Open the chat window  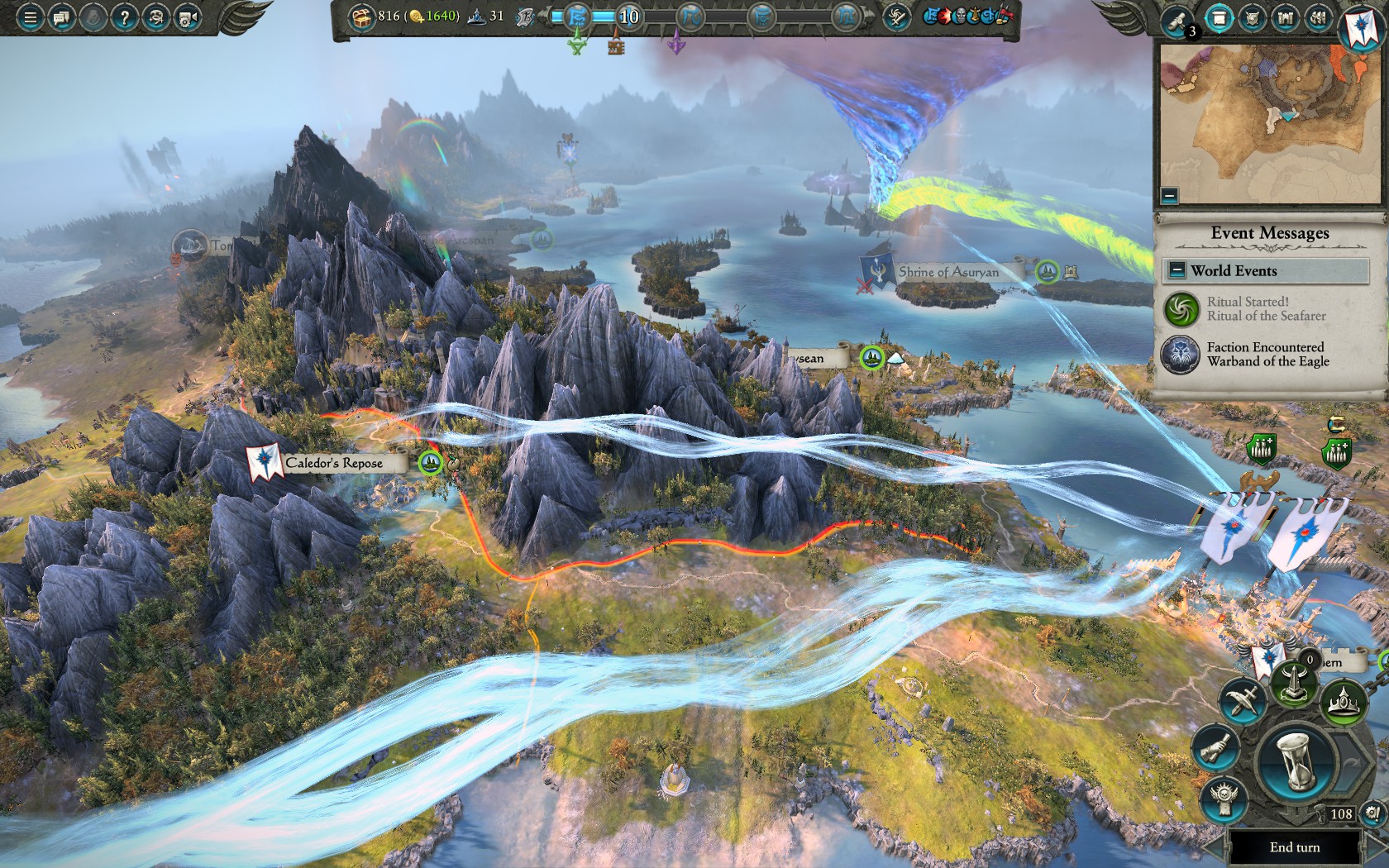61,17
